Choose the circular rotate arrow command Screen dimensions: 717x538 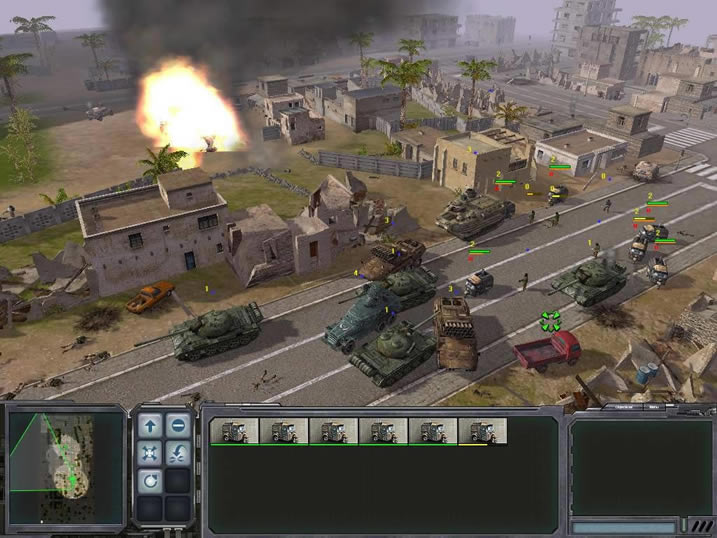(x=150, y=481)
